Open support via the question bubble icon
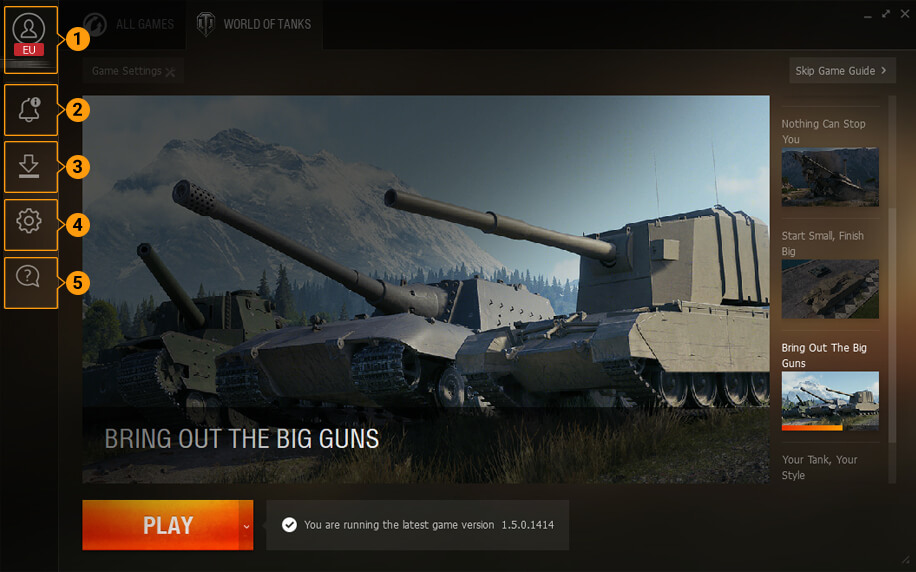The image size is (916, 572). pos(29,279)
